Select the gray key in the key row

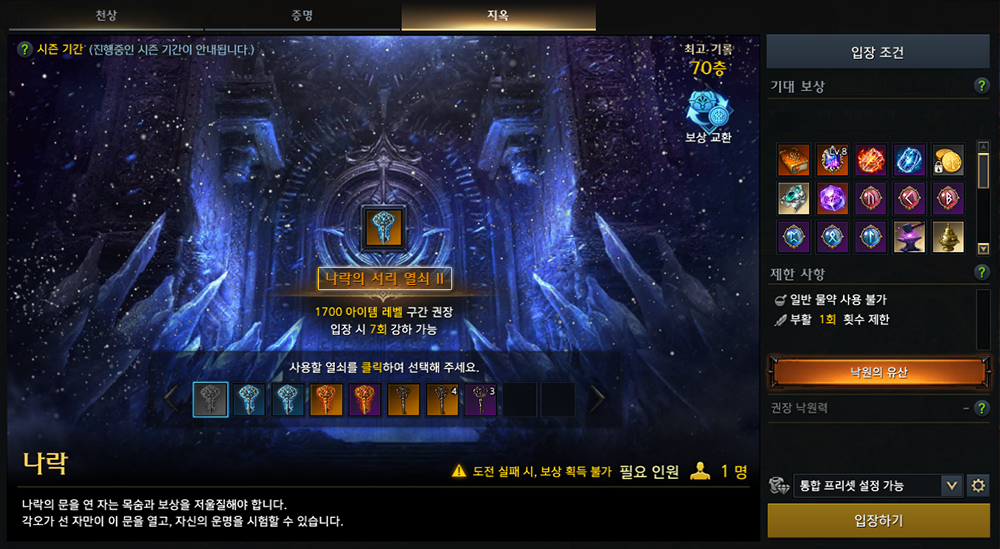click(x=210, y=399)
